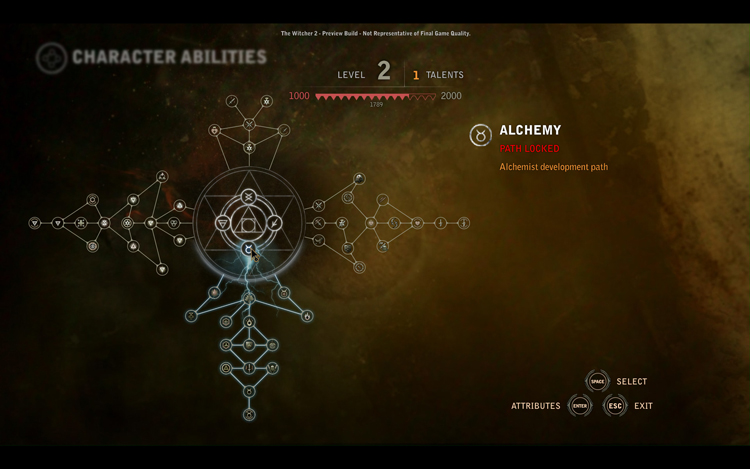Select the highlighted Alchemy path node in the hub
This screenshot has width=750, height=469.
(x=249, y=248)
